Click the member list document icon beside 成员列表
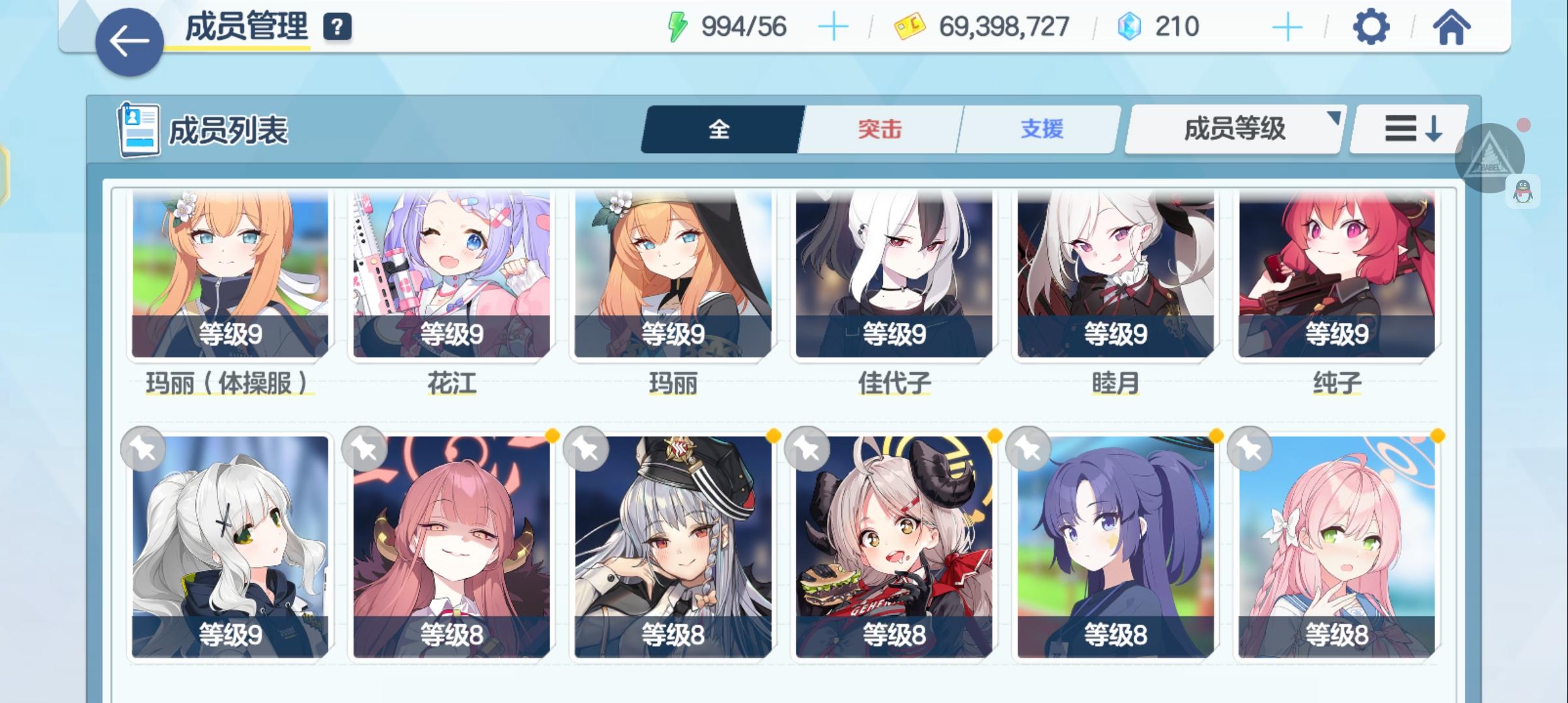The height and width of the screenshot is (703, 1568). click(x=139, y=130)
